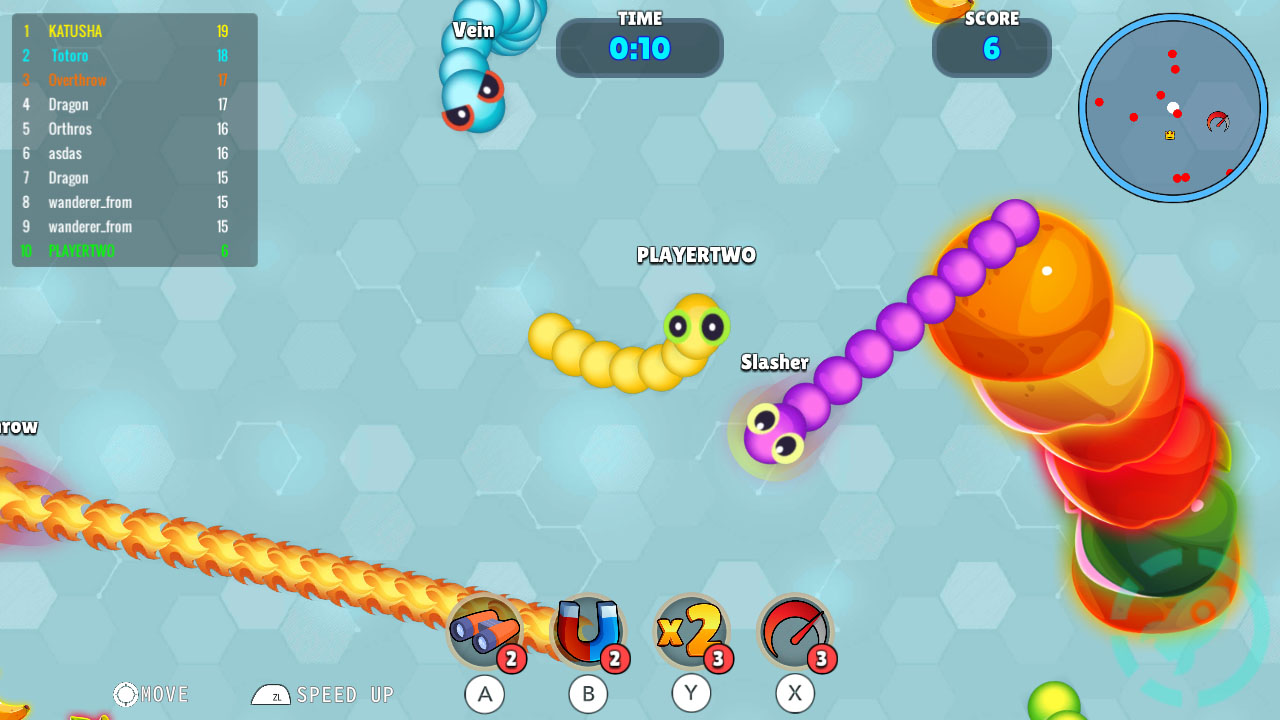The image size is (1280, 720).
Task: Use the x2 score multiplier power-up
Action: click(691, 632)
